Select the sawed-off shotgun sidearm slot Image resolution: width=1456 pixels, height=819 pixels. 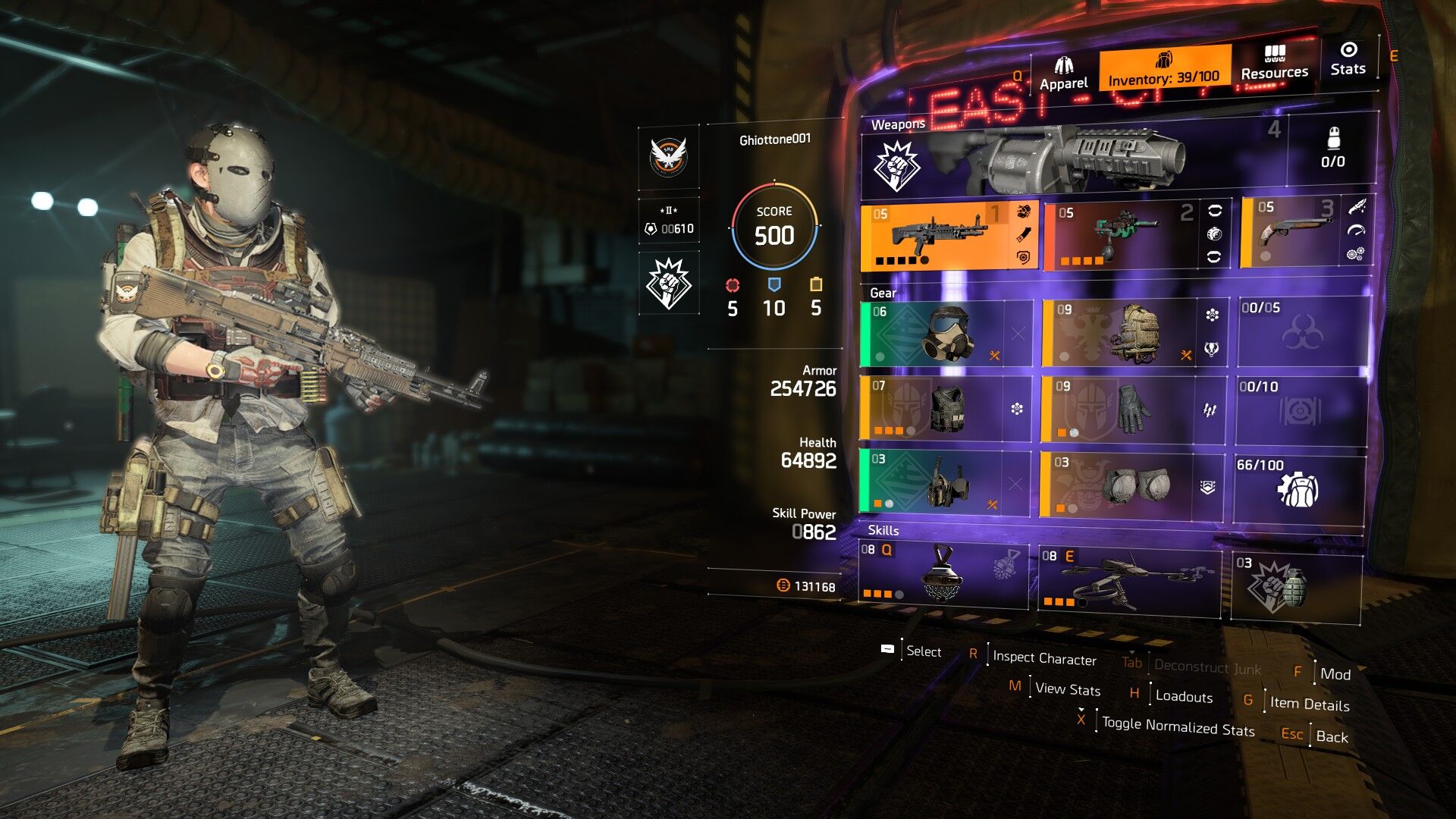click(x=1292, y=232)
